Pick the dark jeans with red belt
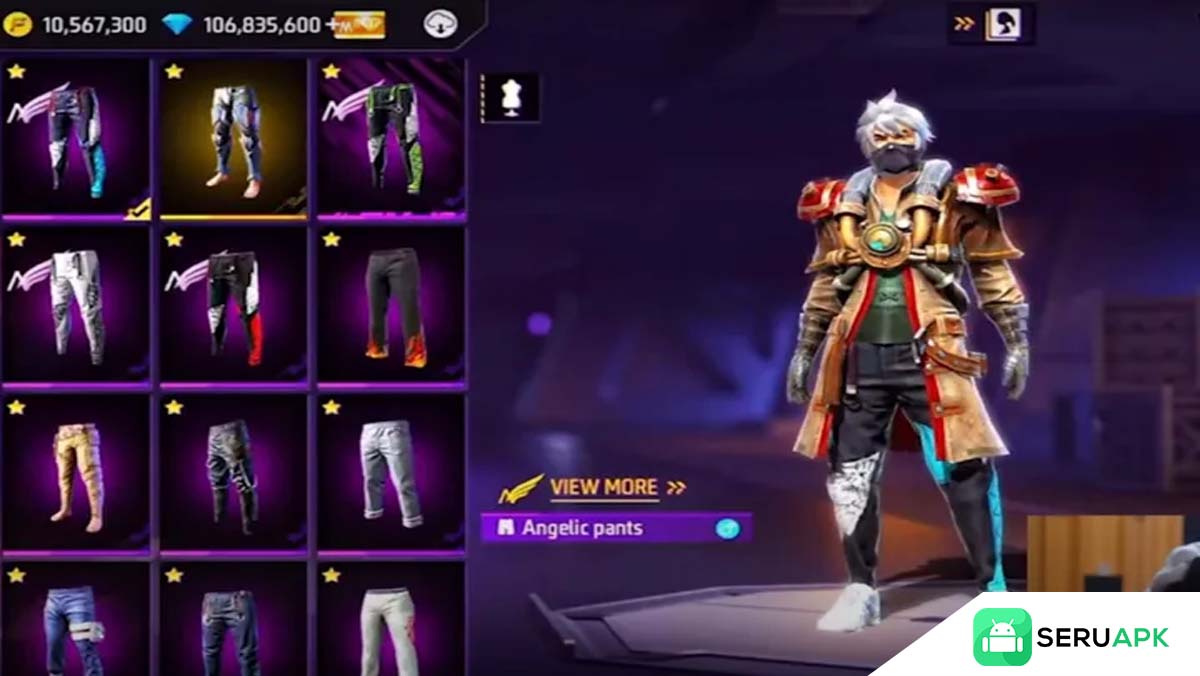Viewport: 1200px width, 676px height. click(x=234, y=625)
